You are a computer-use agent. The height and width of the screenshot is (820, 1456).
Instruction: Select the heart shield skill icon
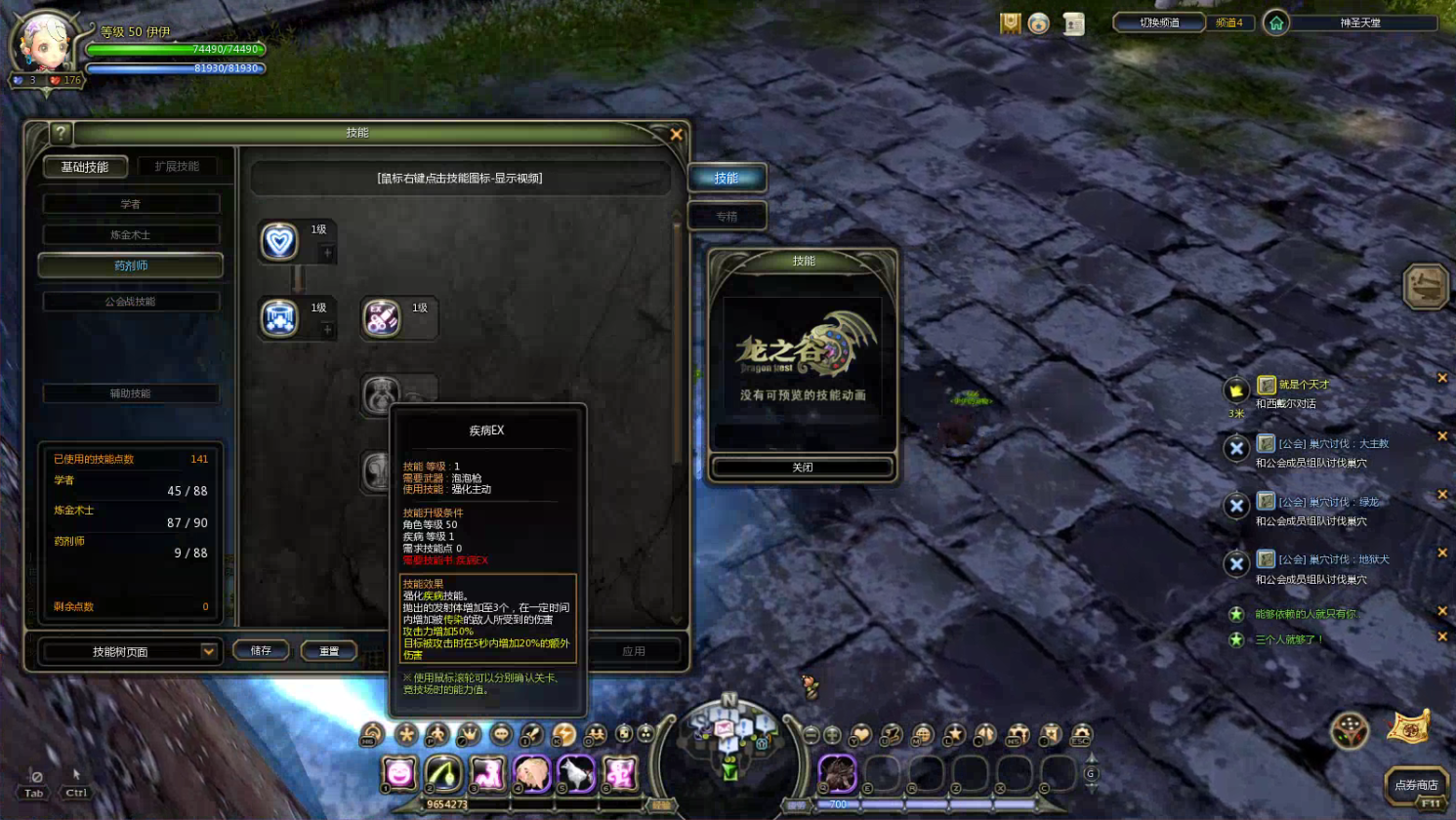pyautogui.click(x=279, y=241)
